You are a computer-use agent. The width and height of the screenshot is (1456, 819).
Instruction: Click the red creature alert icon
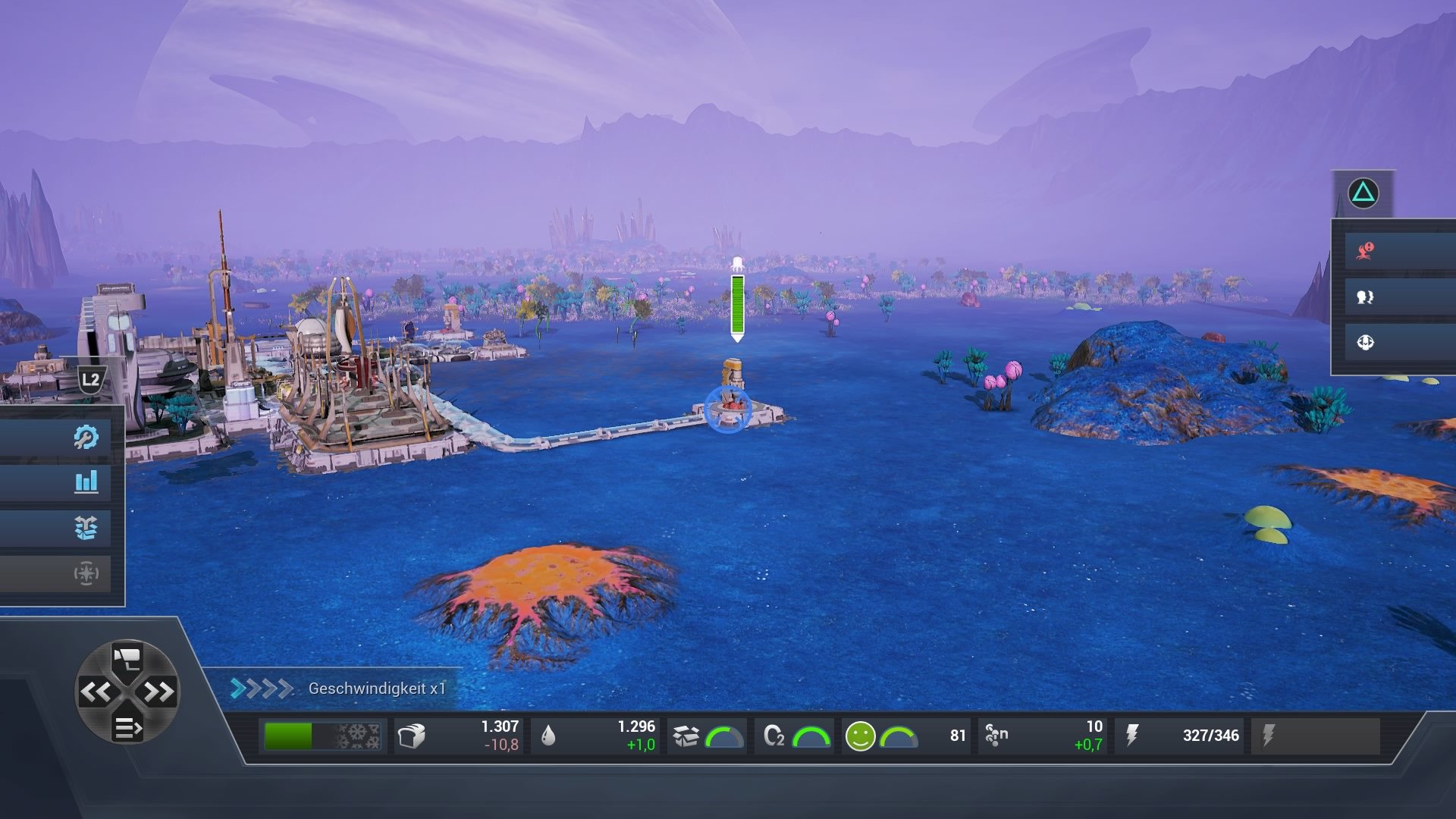tap(1363, 253)
